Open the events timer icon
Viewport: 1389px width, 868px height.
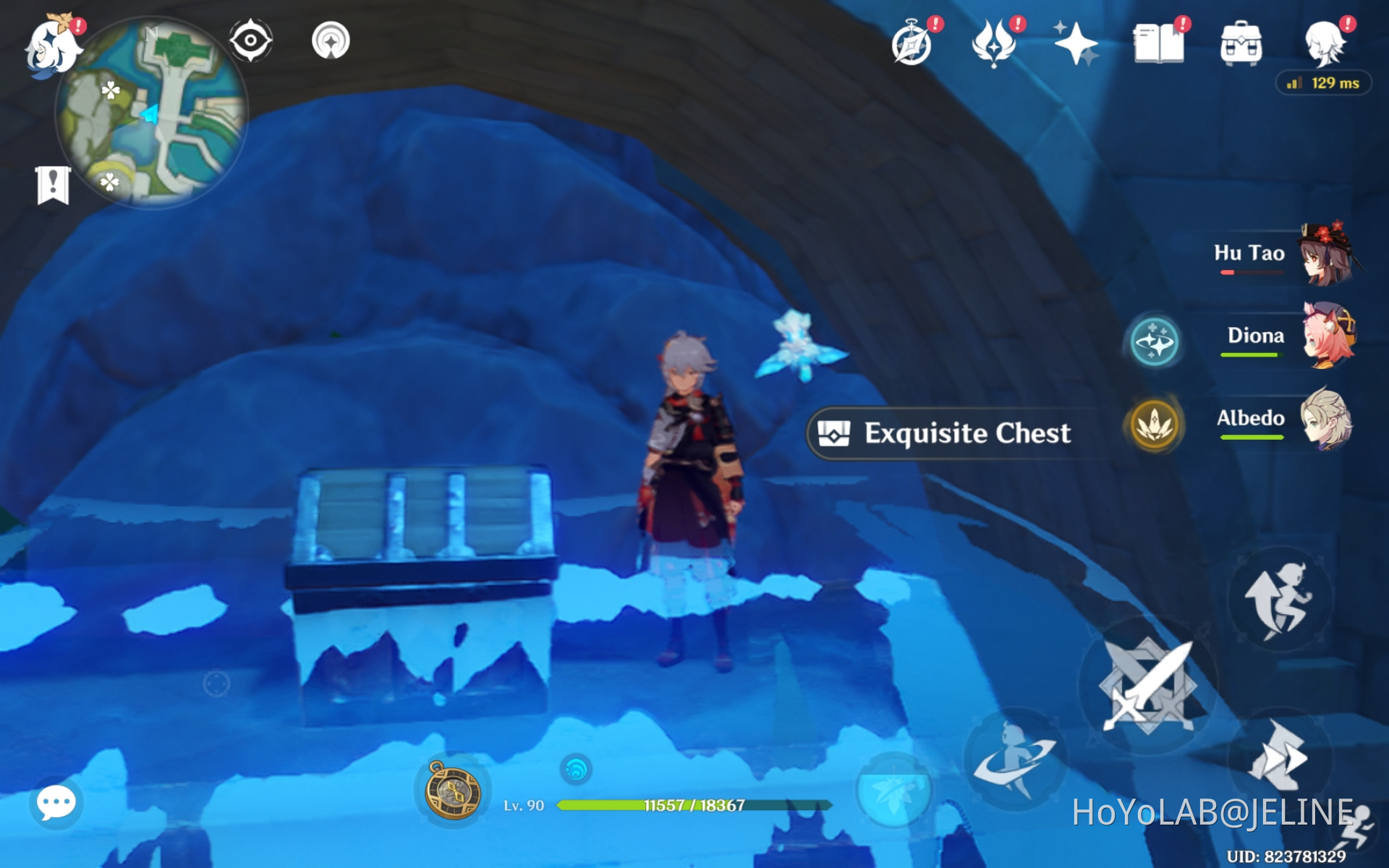tap(911, 43)
